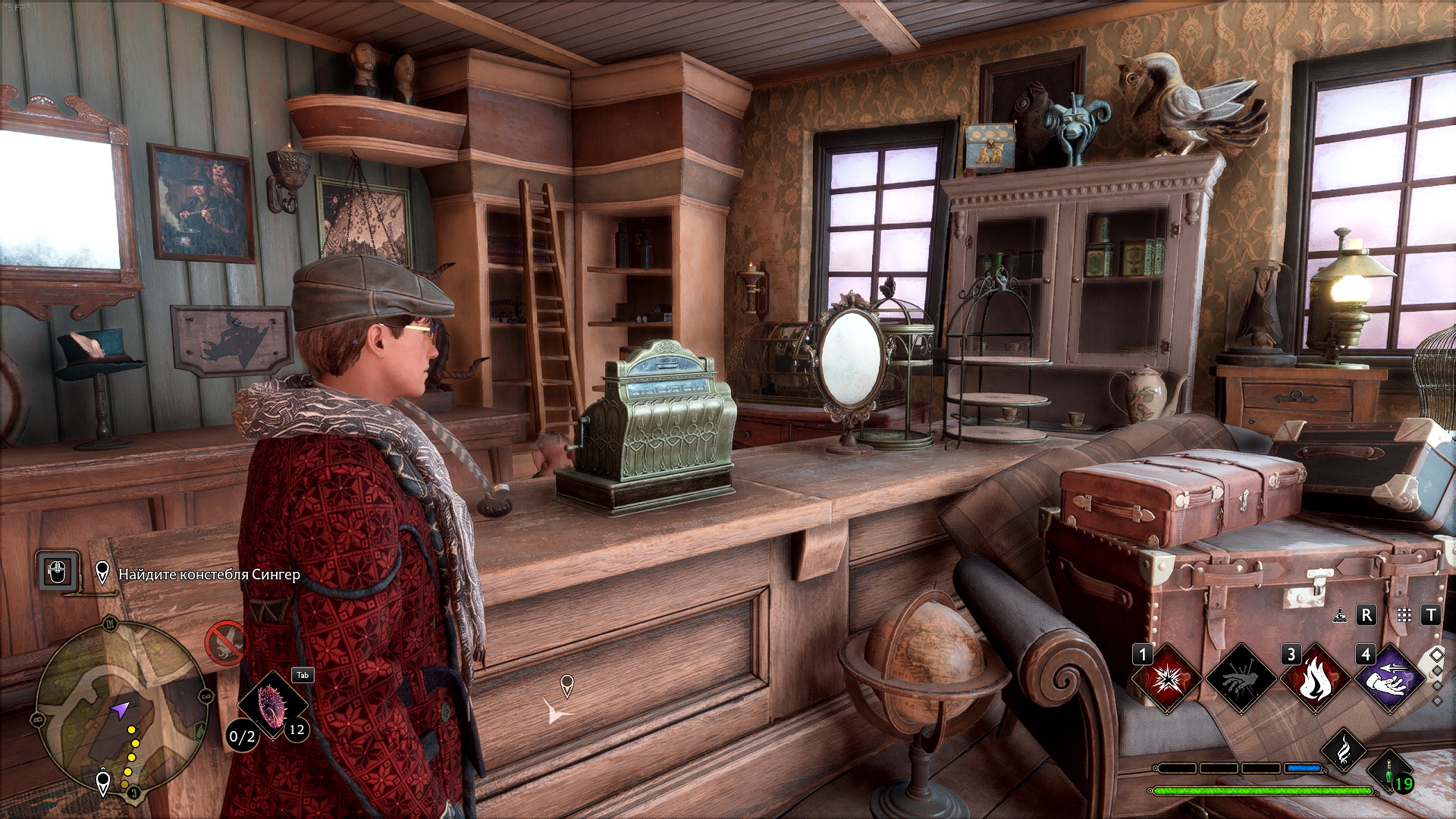Cast the flame spell in slot 3
The height and width of the screenshot is (819, 1456).
(1315, 679)
